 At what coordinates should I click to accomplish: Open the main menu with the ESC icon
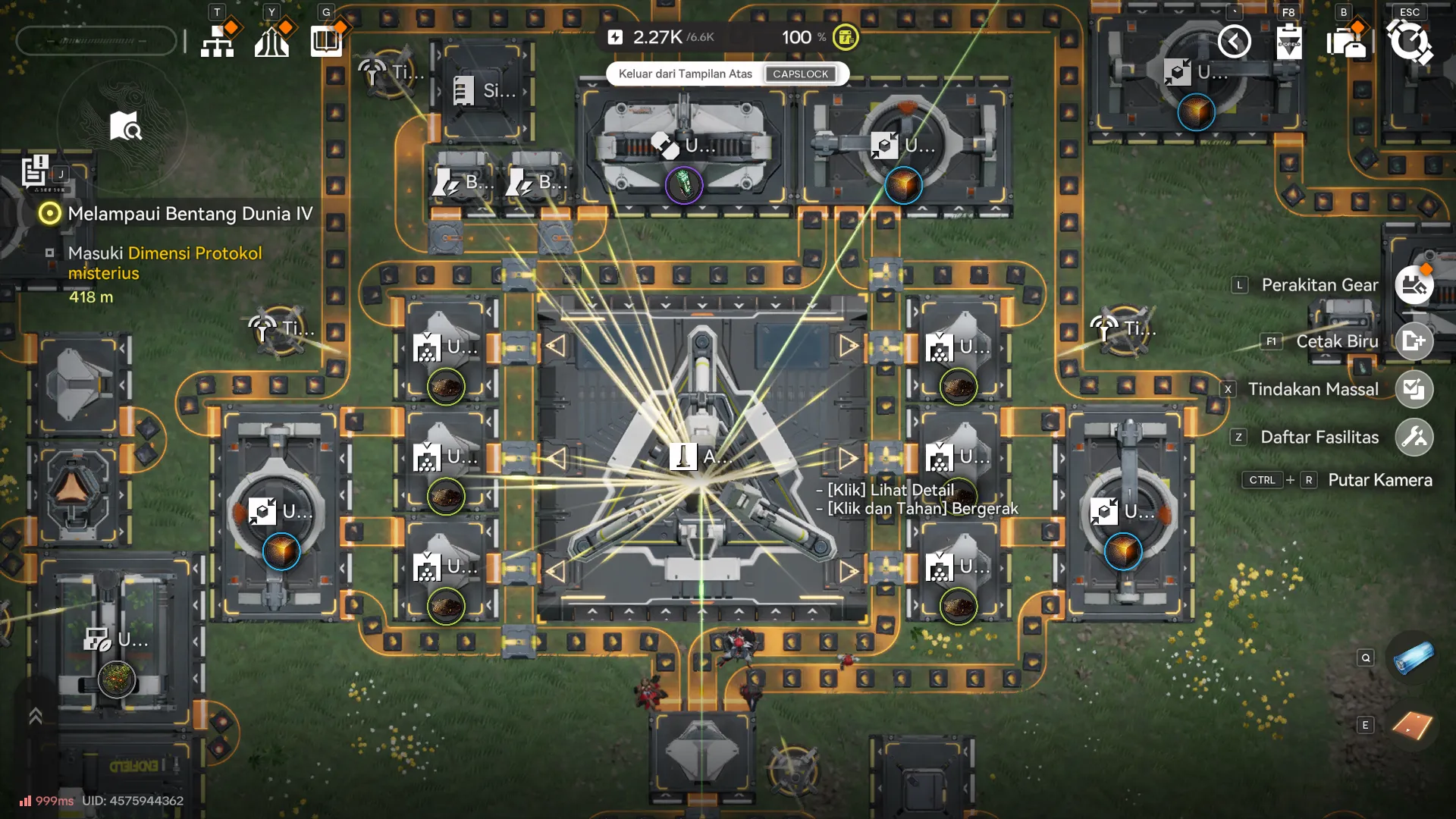1408,42
